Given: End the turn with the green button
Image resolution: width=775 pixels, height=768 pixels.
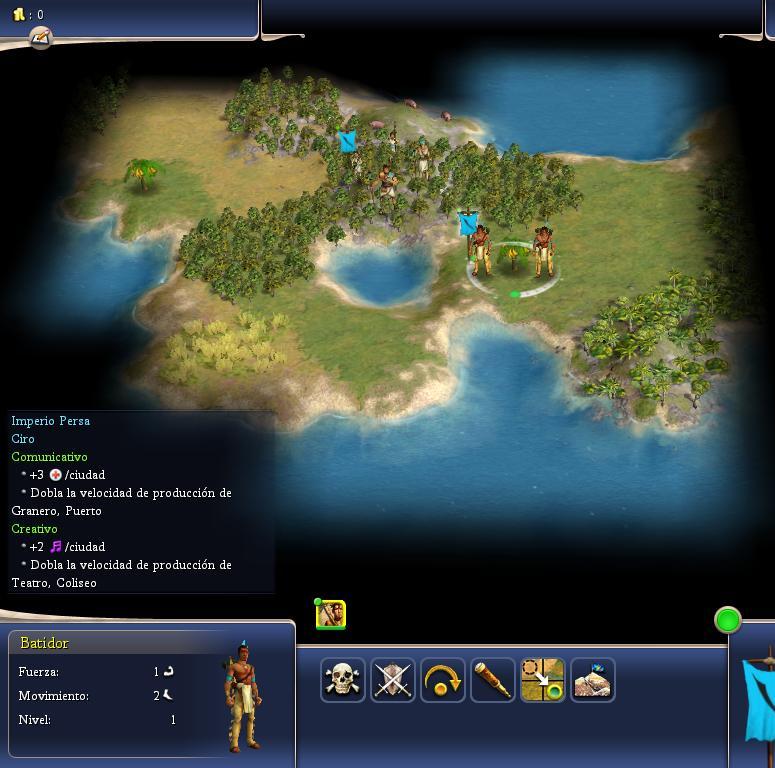Looking at the screenshot, I should pyautogui.click(x=728, y=620).
